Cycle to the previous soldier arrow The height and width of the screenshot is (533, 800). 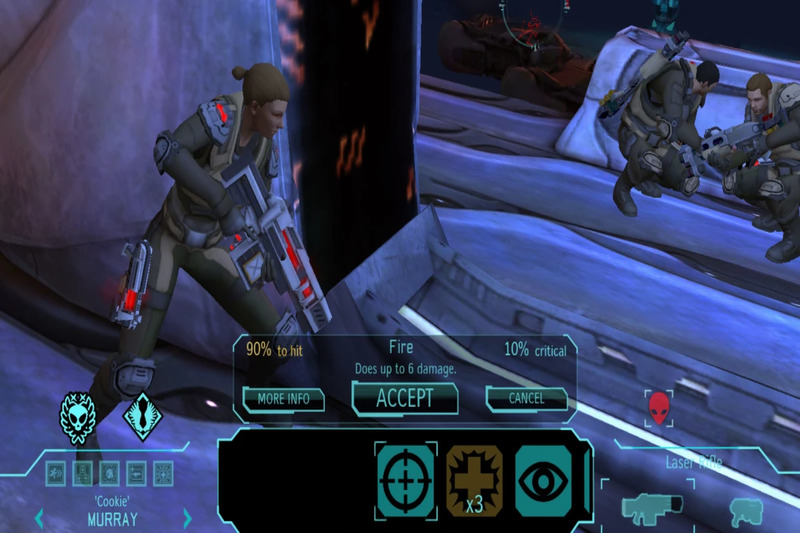(x=39, y=518)
